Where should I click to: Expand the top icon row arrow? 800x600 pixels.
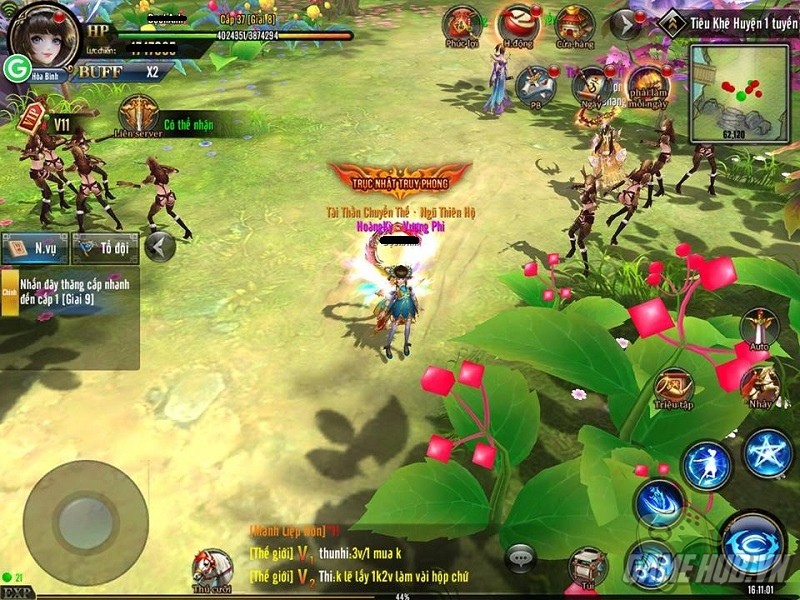pyautogui.click(x=625, y=24)
